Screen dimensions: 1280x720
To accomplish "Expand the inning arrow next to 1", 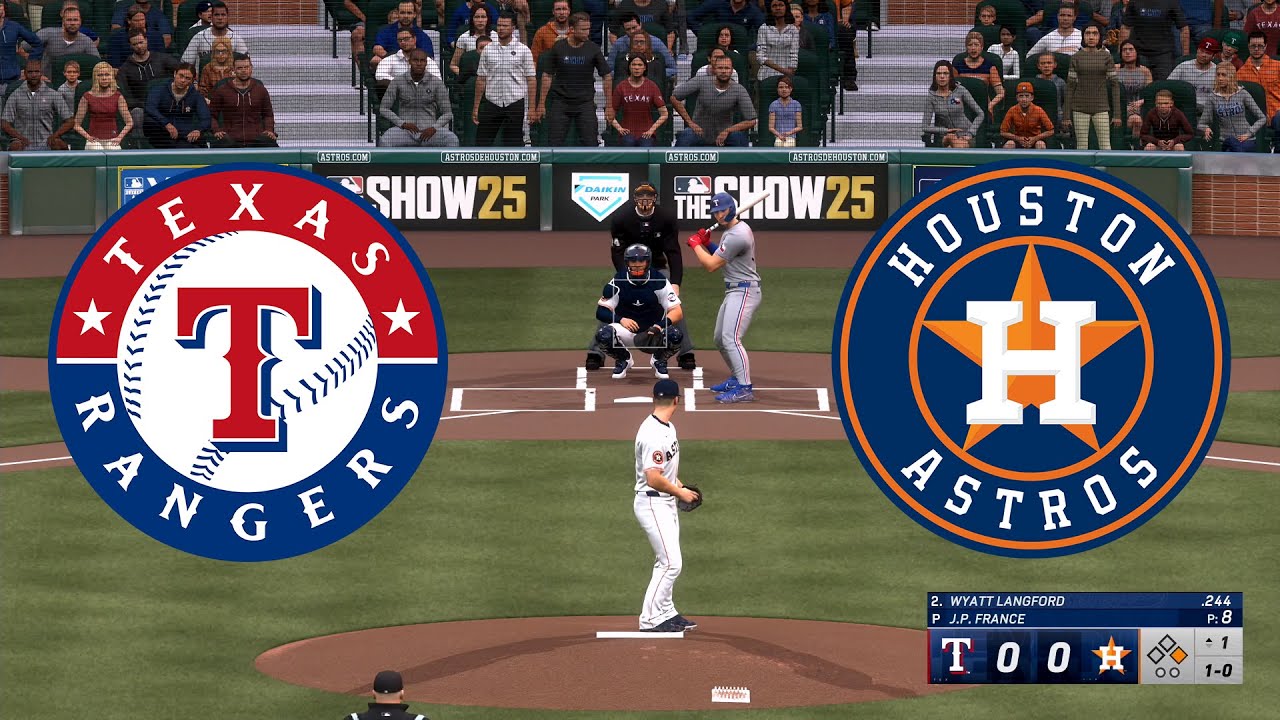I will point(1209,642).
